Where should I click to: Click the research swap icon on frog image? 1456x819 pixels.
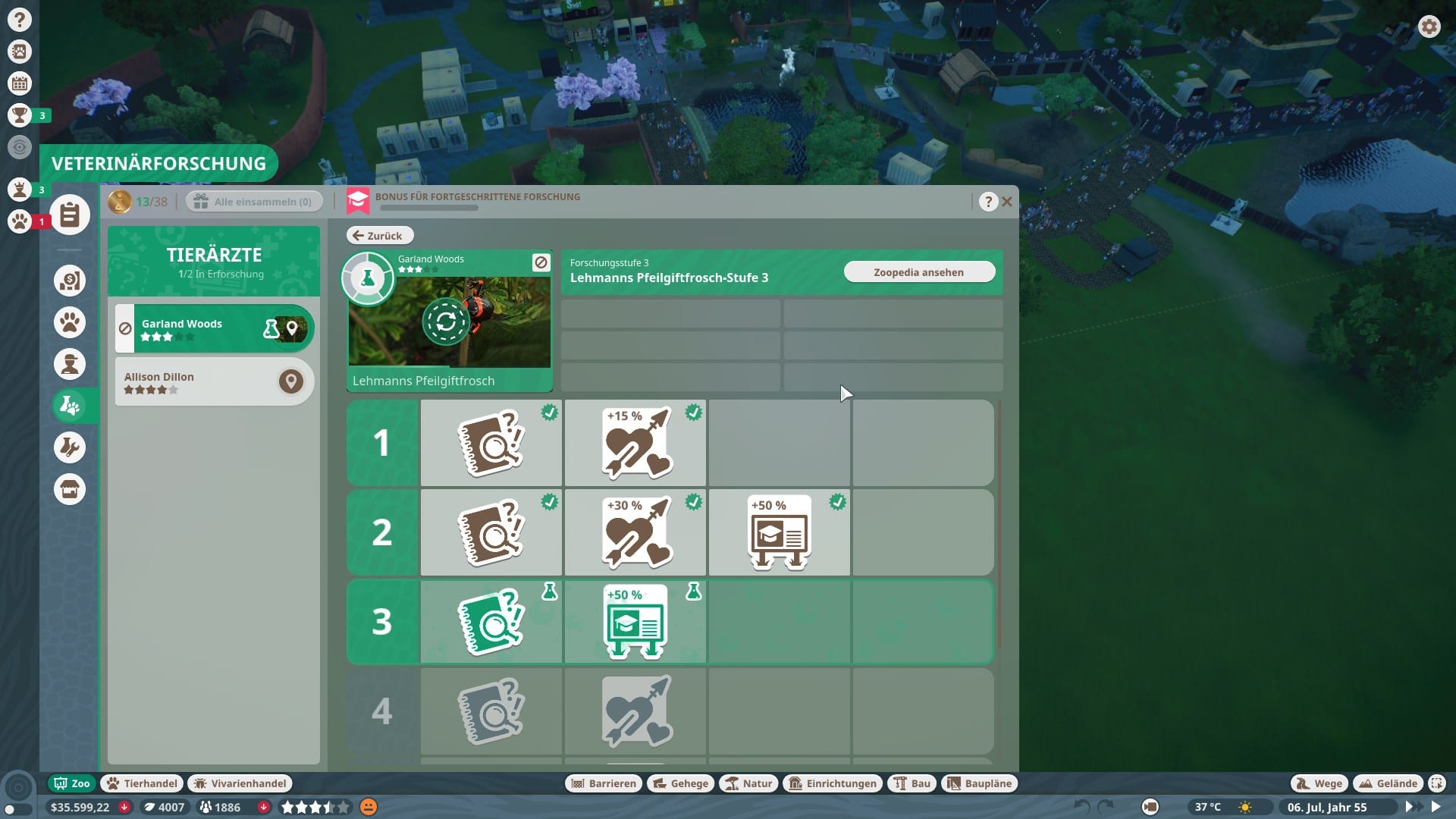point(446,322)
